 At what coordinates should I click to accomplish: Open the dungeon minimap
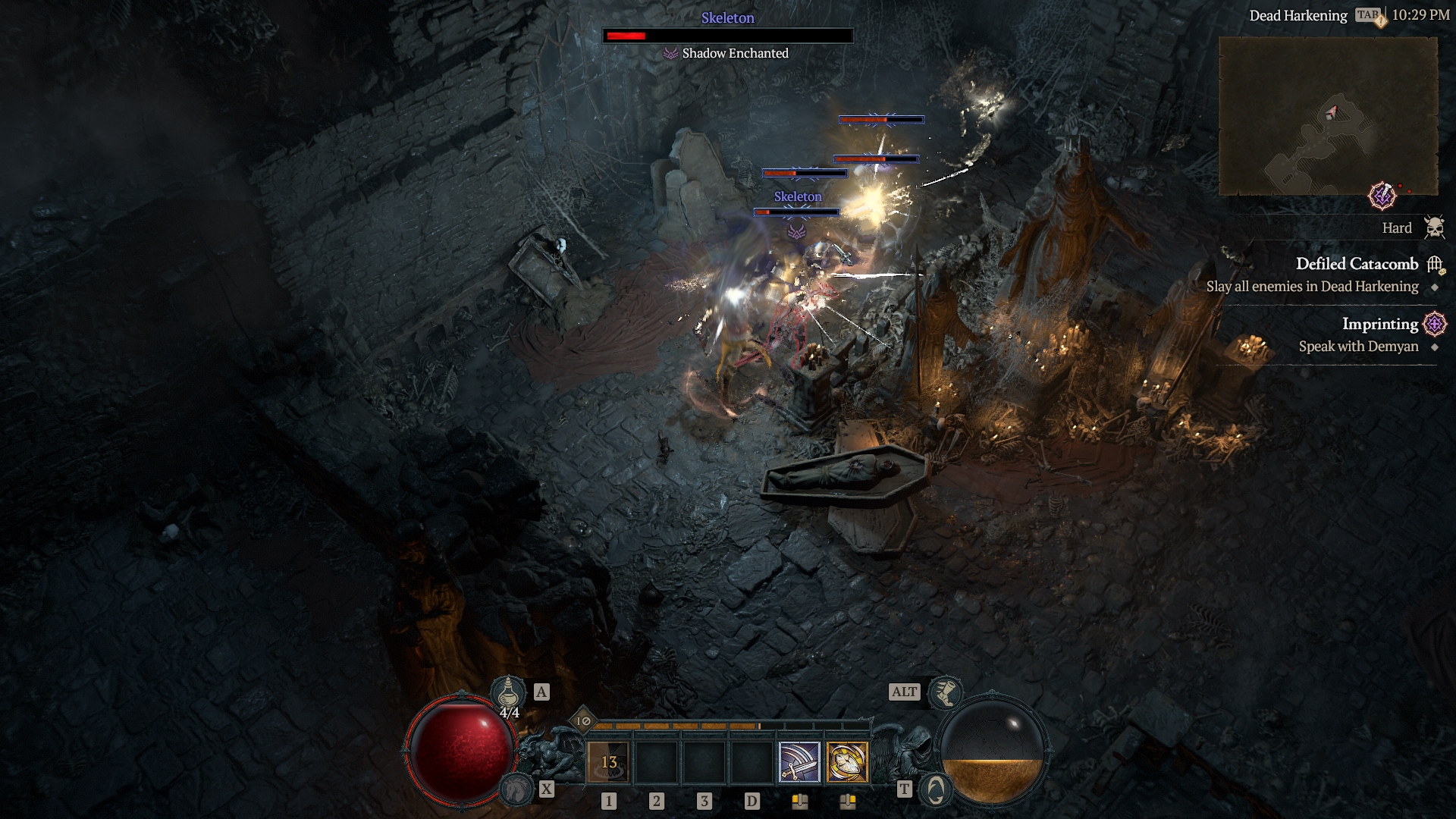click(1328, 116)
